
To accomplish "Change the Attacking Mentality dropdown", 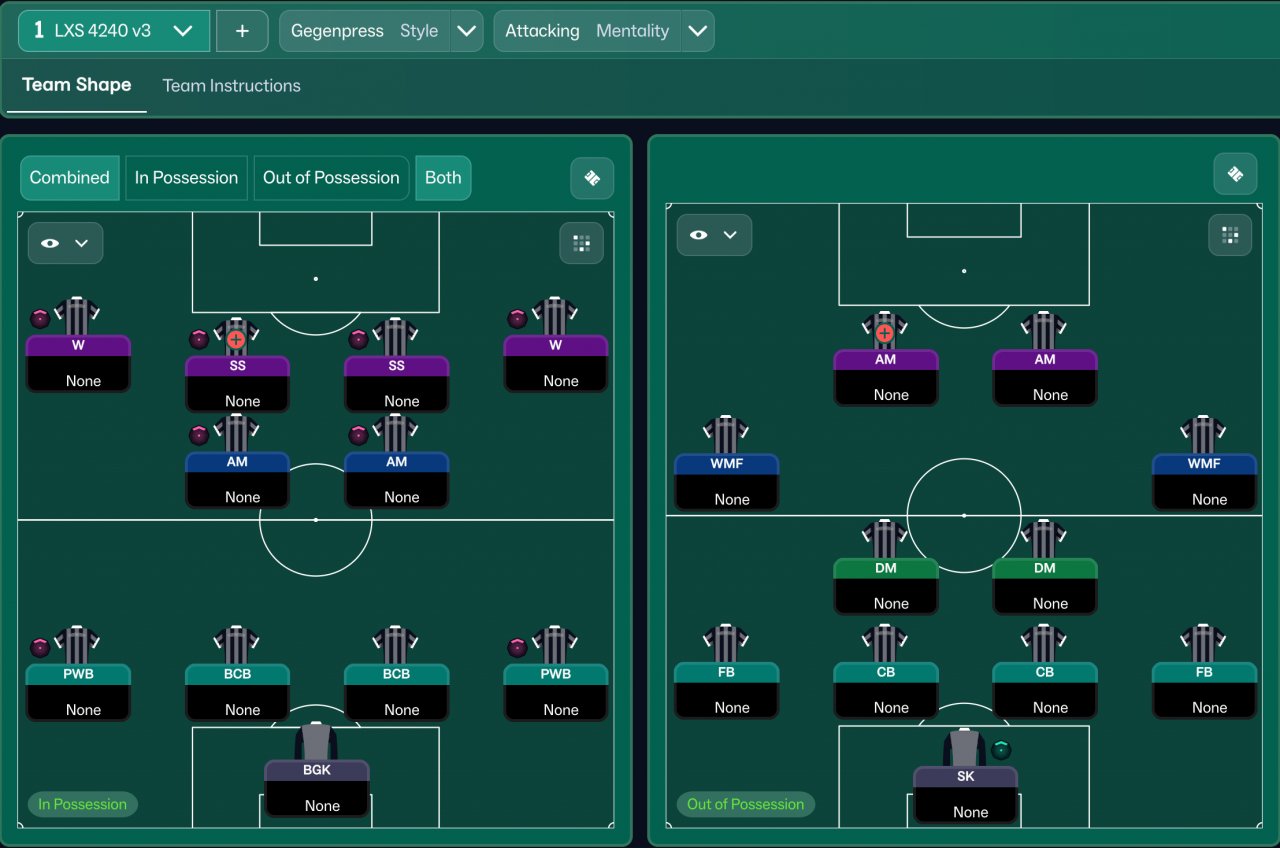I will click(697, 31).
